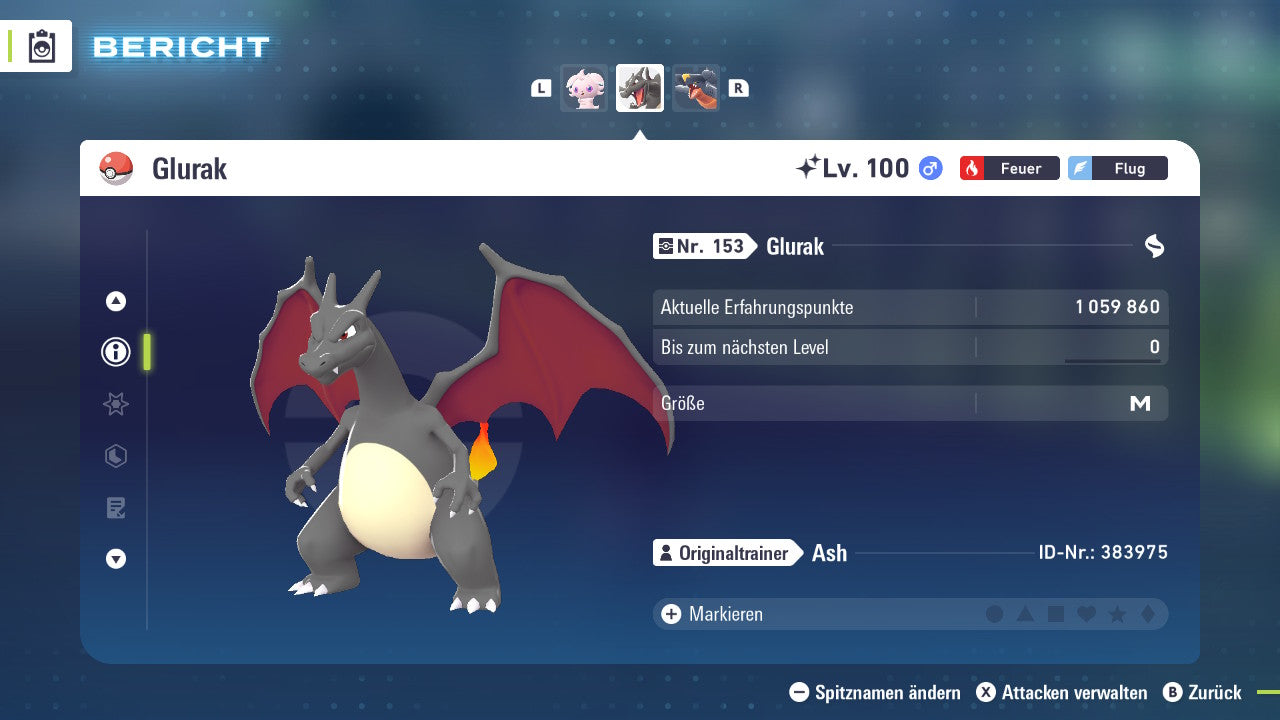Open the memories tab with hexagon icon
This screenshot has height=720, width=1280.
pyautogui.click(x=115, y=456)
